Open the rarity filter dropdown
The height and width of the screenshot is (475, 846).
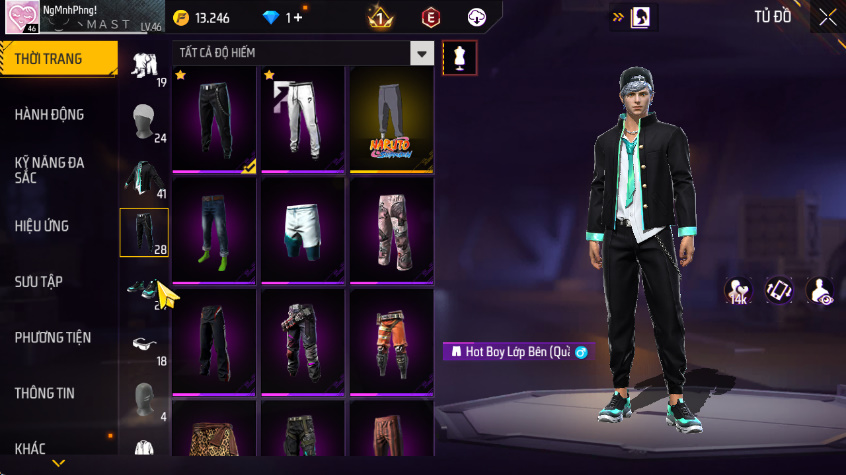tap(423, 54)
